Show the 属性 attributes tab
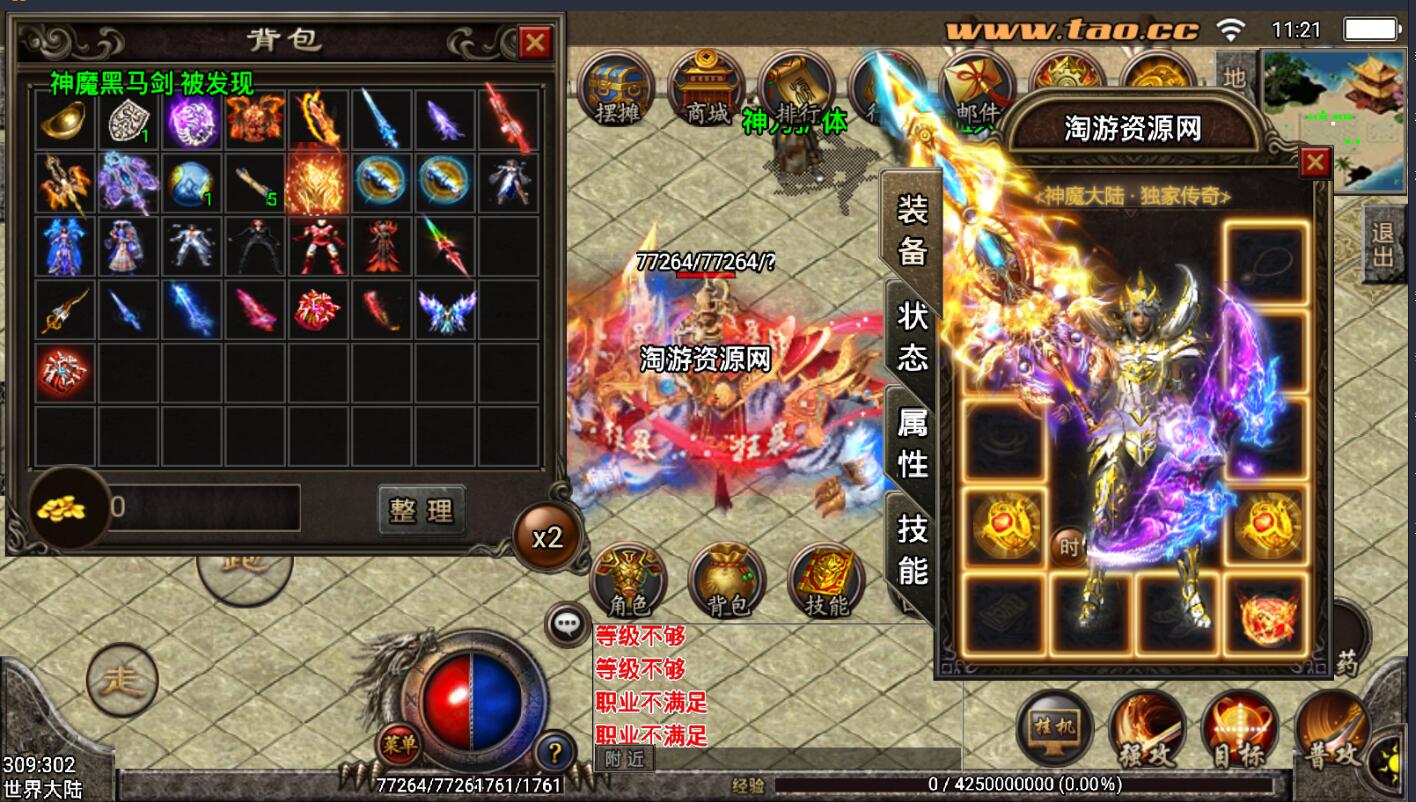The image size is (1416, 802). click(912, 442)
